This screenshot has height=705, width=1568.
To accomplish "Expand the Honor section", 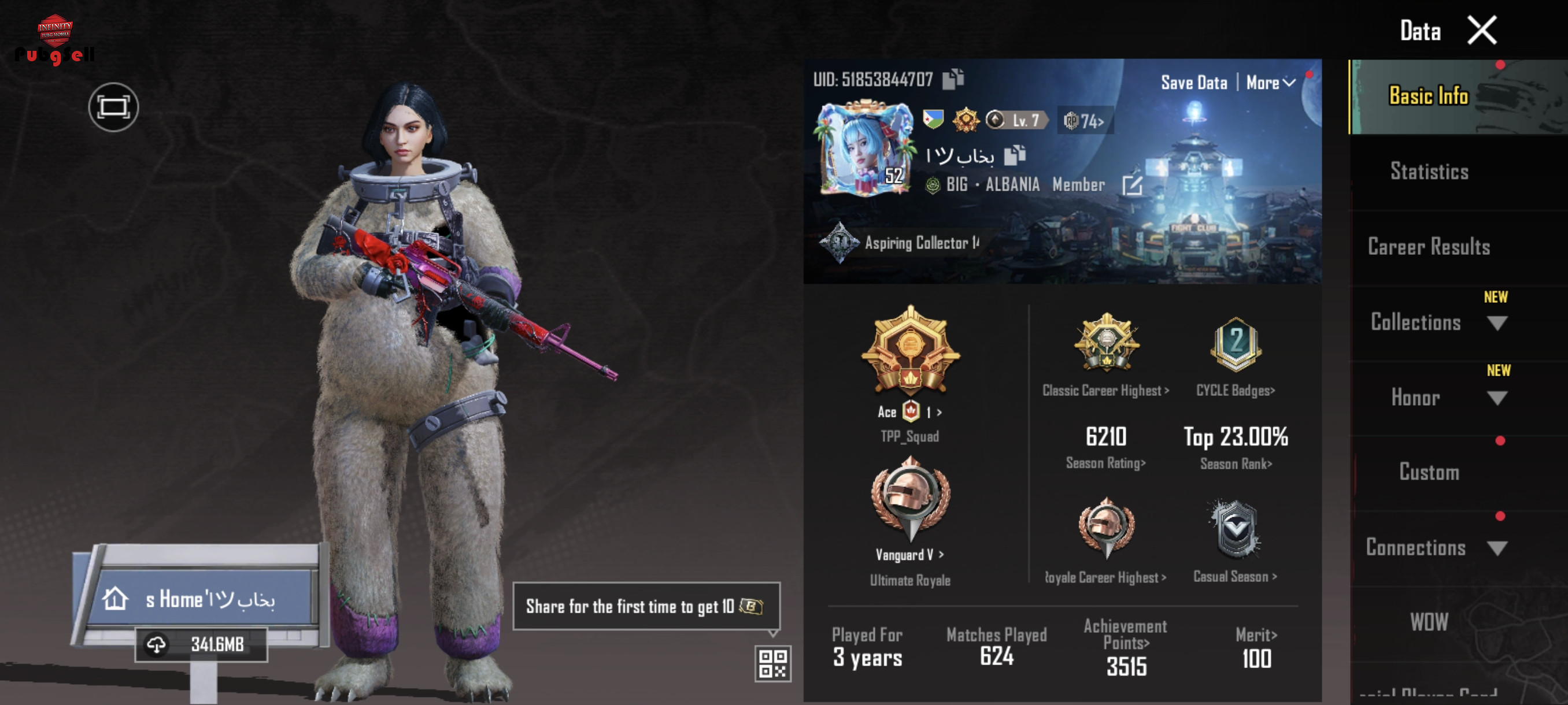I will (x=1497, y=398).
